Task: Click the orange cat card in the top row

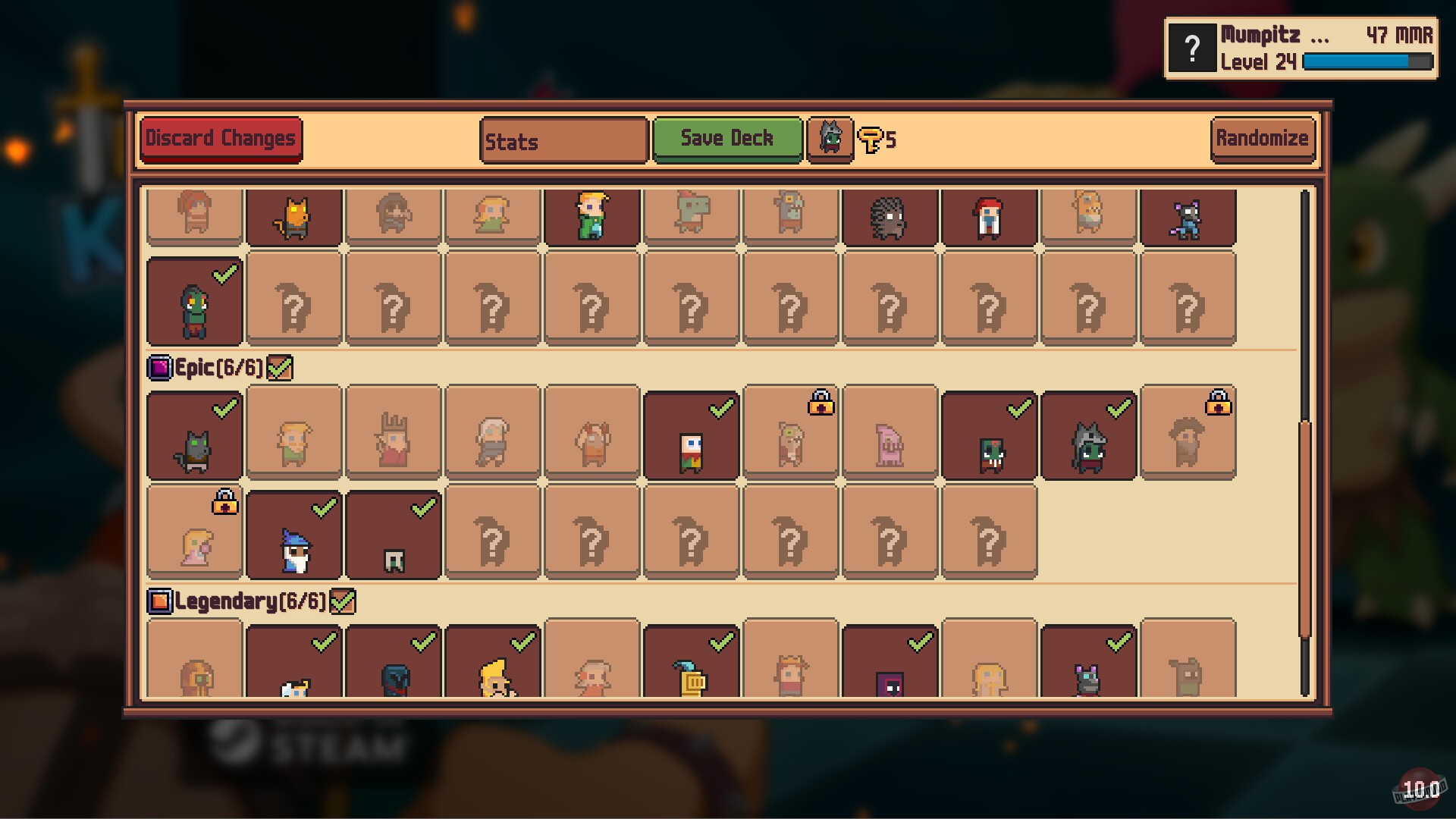Action: 293,216
